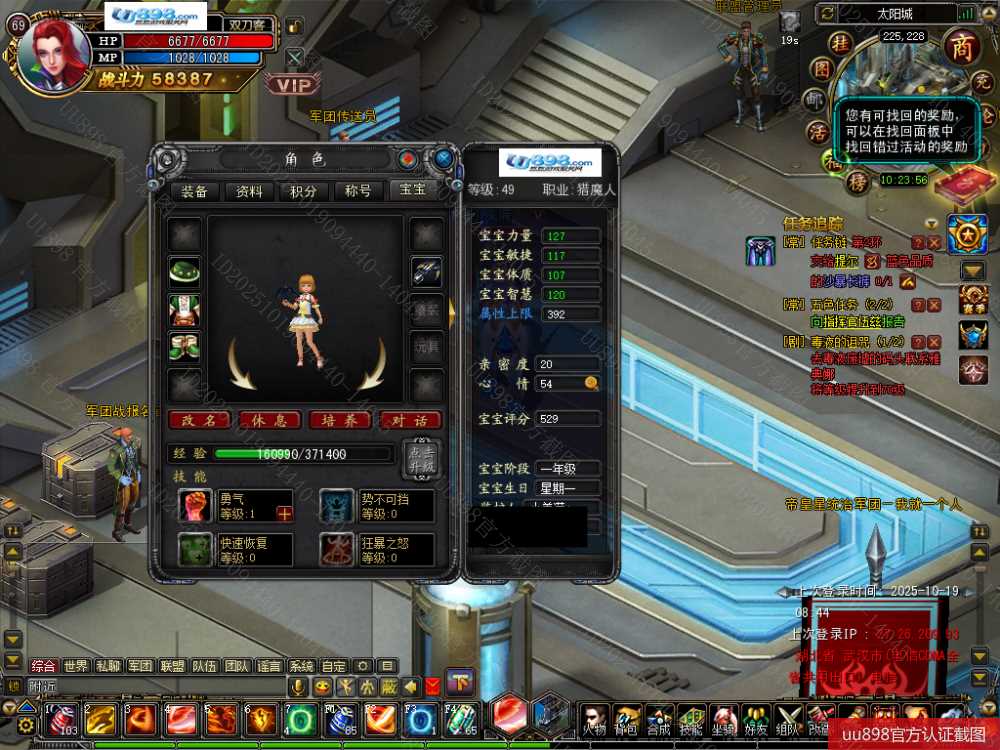Select the pet's green hat equipment slot

pyautogui.click(x=184, y=272)
